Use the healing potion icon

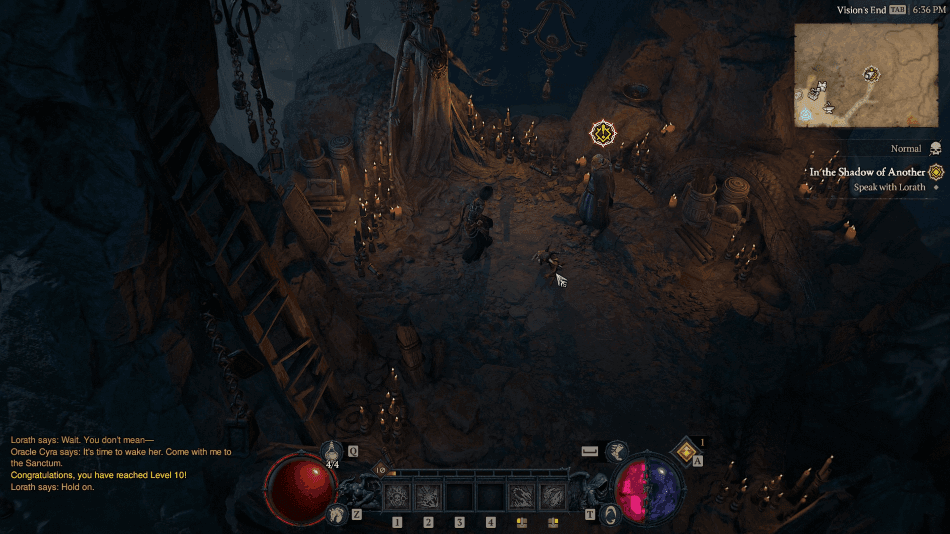tap(333, 452)
